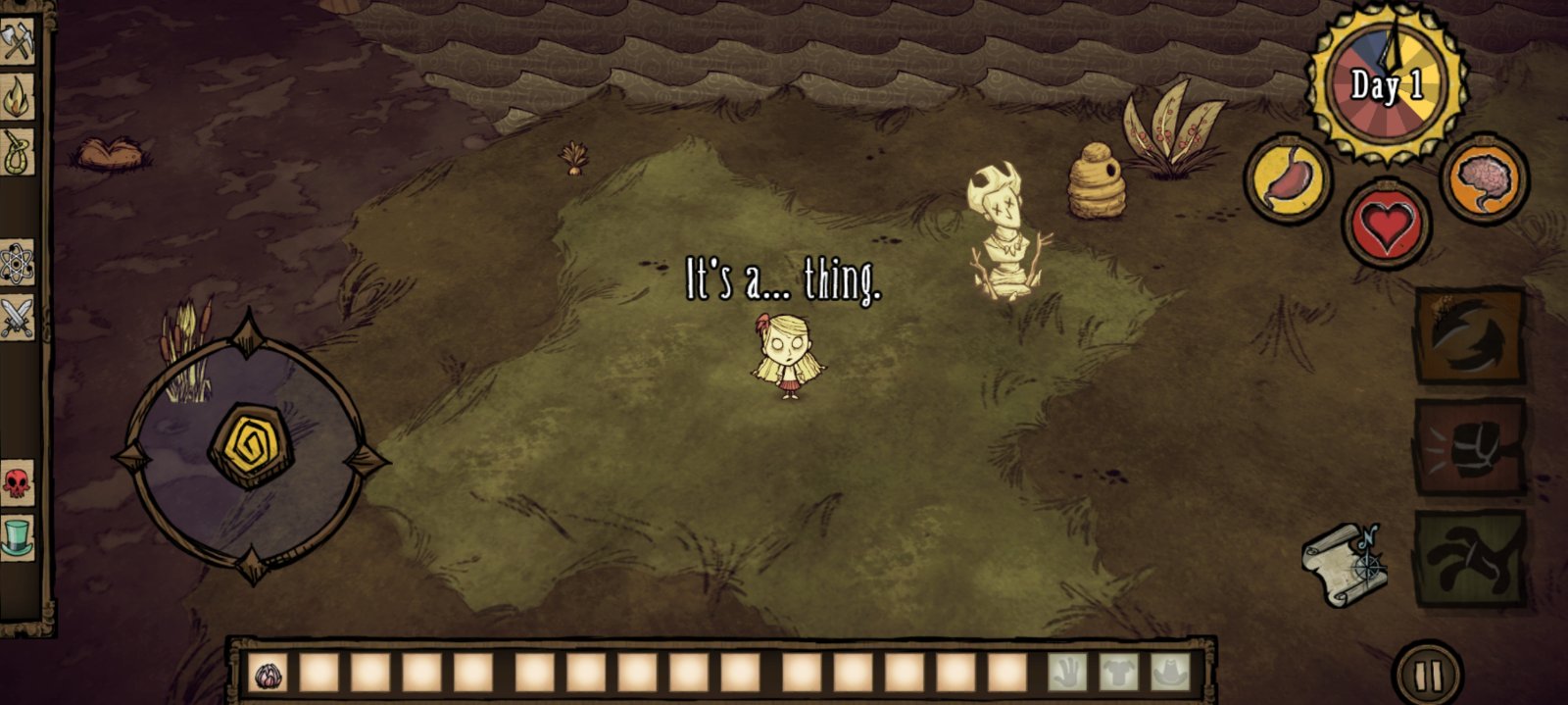
Task: Pause the game with the pause button
Action: pyautogui.click(x=1428, y=676)
